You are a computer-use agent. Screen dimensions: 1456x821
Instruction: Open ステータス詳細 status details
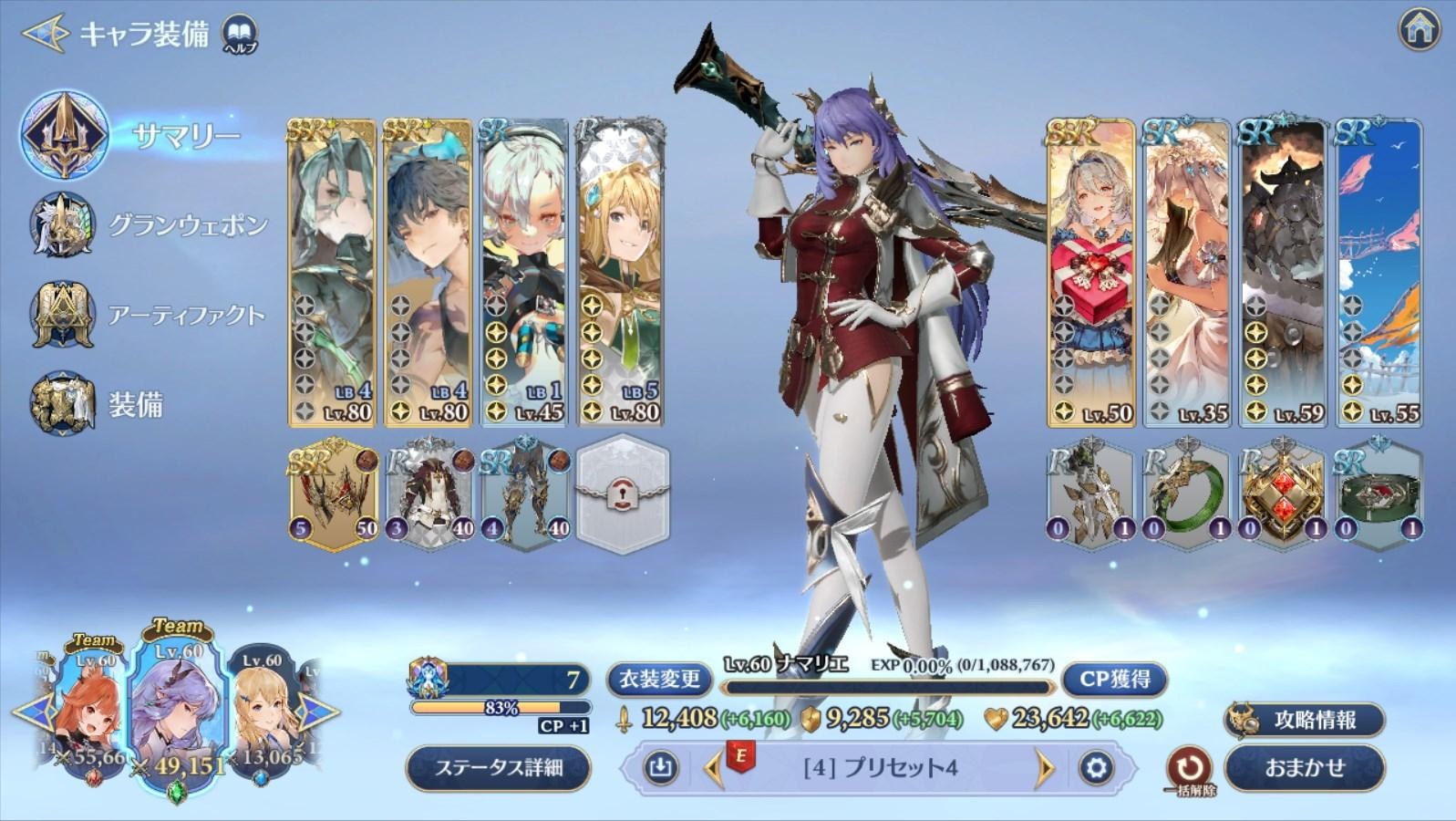tap(498, 767)
